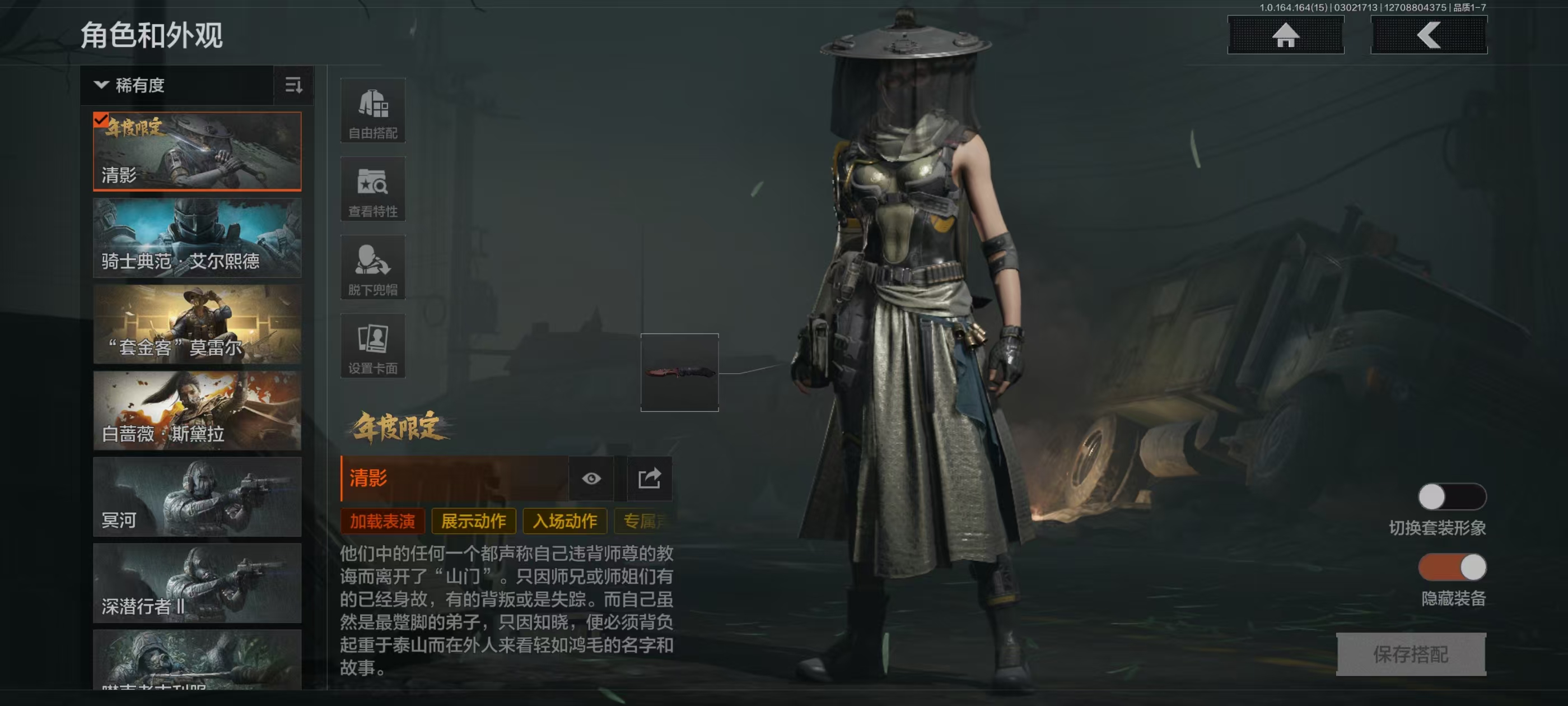Select the knife item slot

[679, 372]
